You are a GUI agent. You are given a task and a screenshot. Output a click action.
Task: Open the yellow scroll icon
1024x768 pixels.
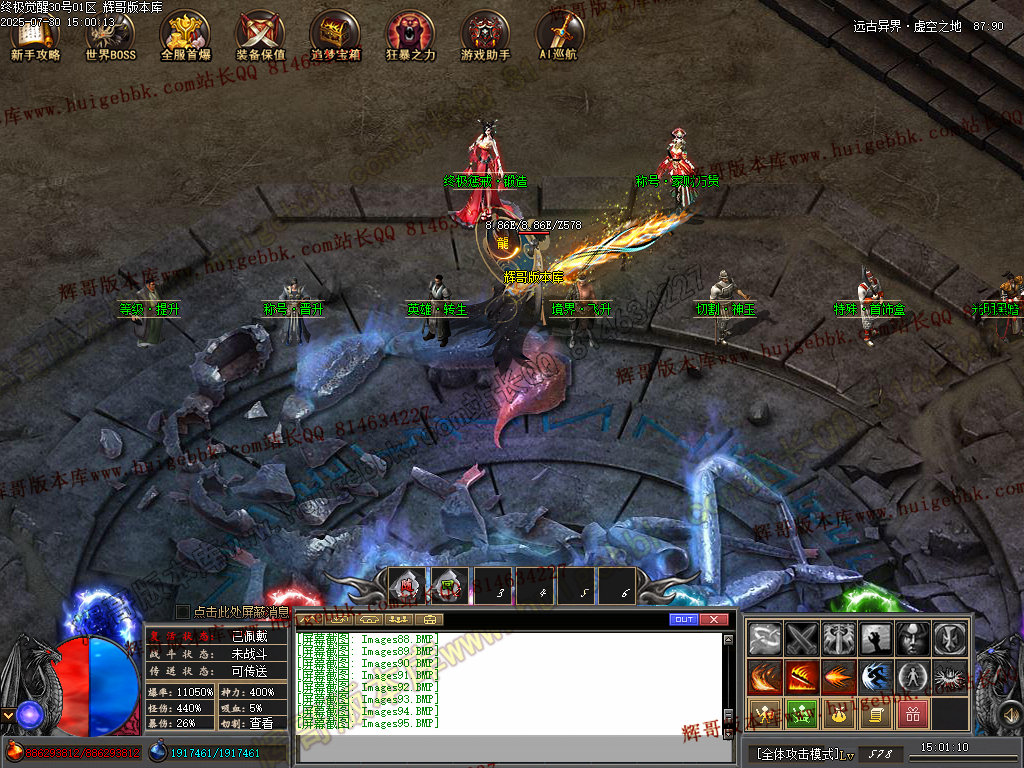tap(874, 714)
